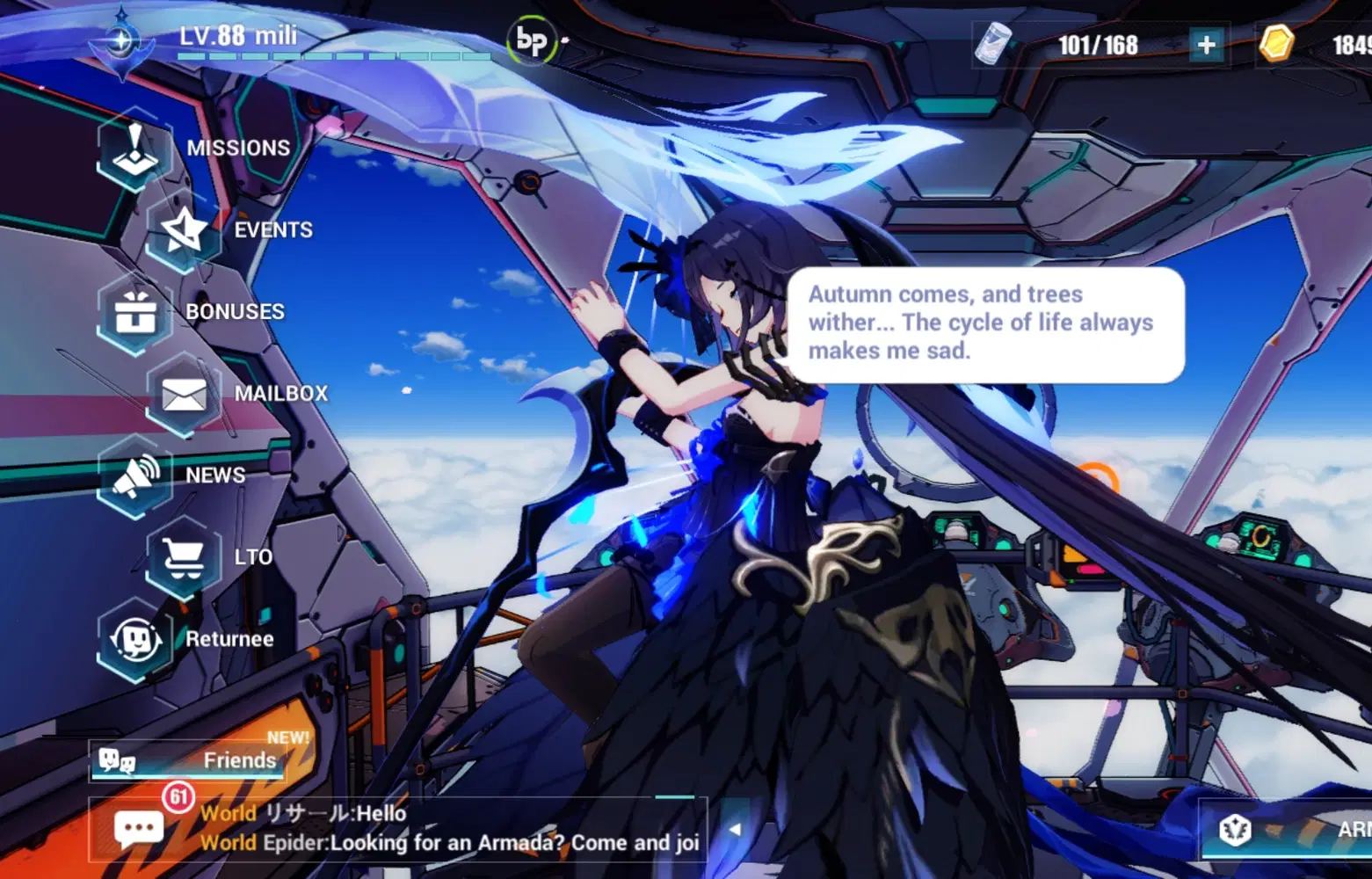Collapse the chat with the left arrow
The width and height of the screenshot is (1372, 879).
click(735, 827)
